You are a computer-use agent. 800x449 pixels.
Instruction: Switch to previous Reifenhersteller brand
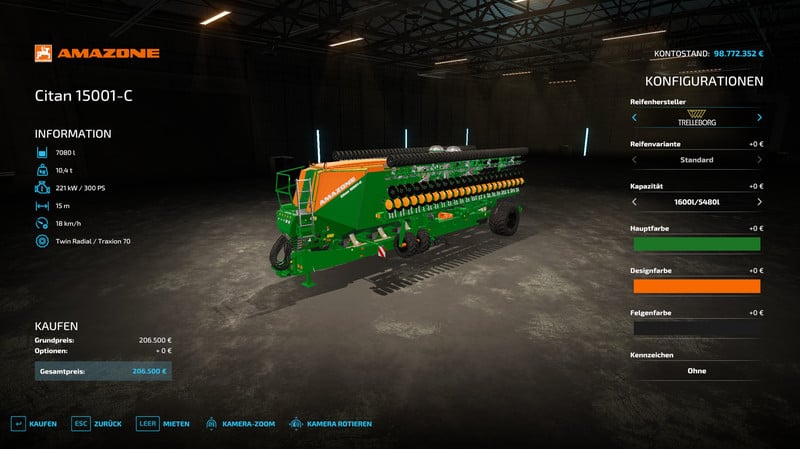[x=634, y=117]
